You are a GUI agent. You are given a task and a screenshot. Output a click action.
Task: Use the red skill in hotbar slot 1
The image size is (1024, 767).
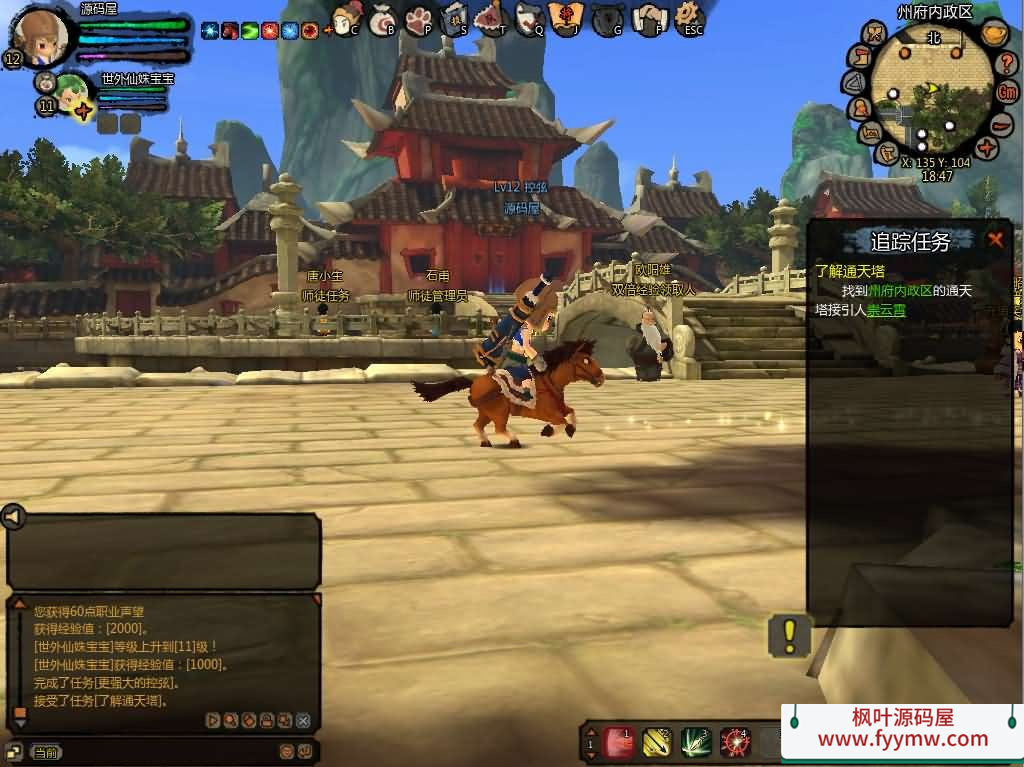[619, 742]
